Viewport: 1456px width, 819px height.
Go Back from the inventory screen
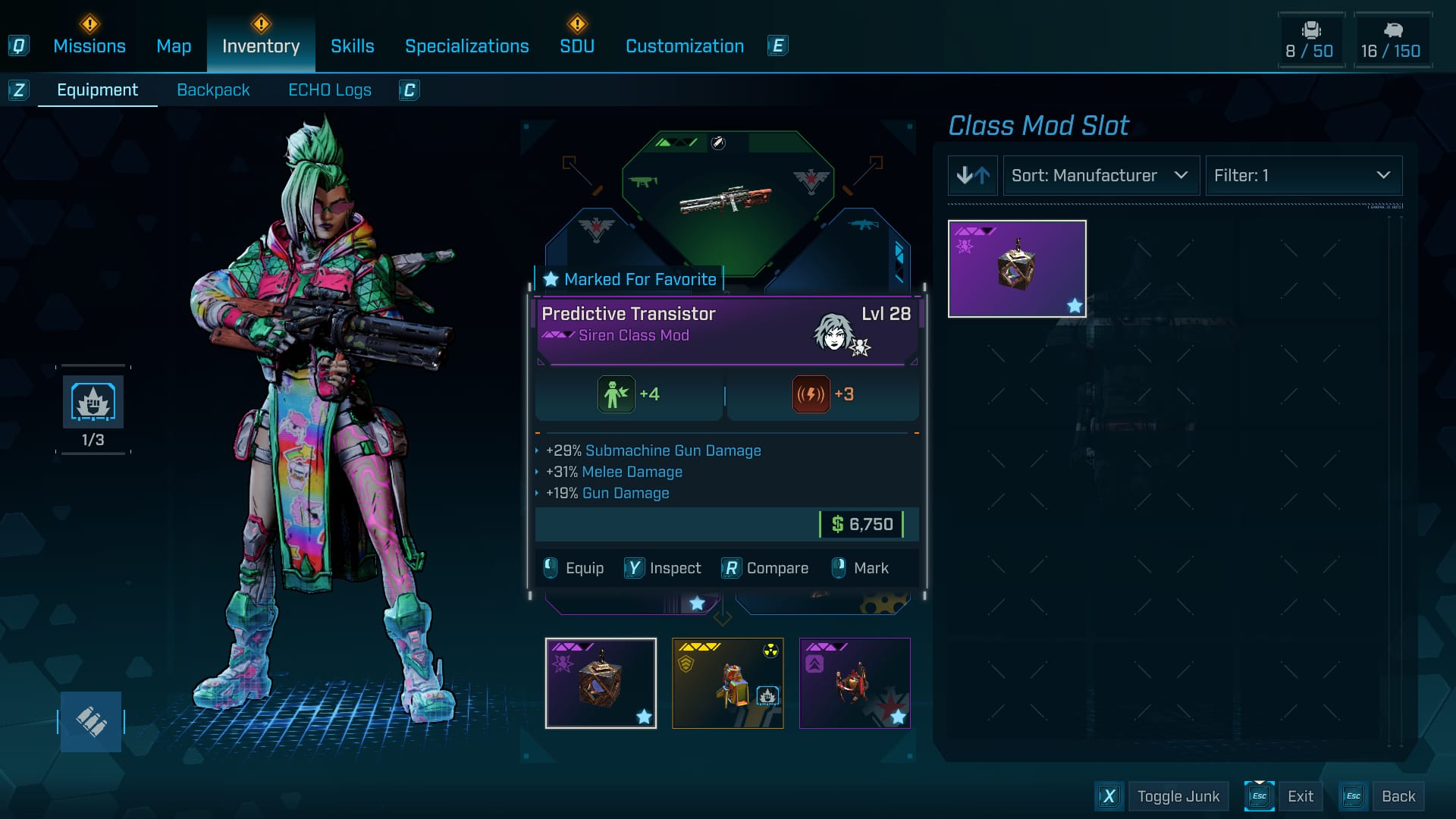pos(1398,796)
